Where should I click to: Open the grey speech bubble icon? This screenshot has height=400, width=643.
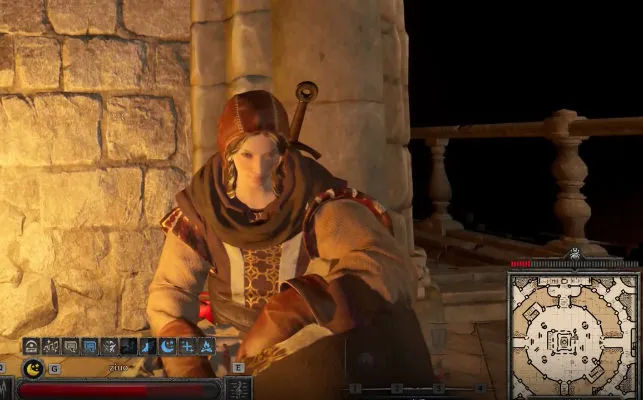click(x=70, y=346)
